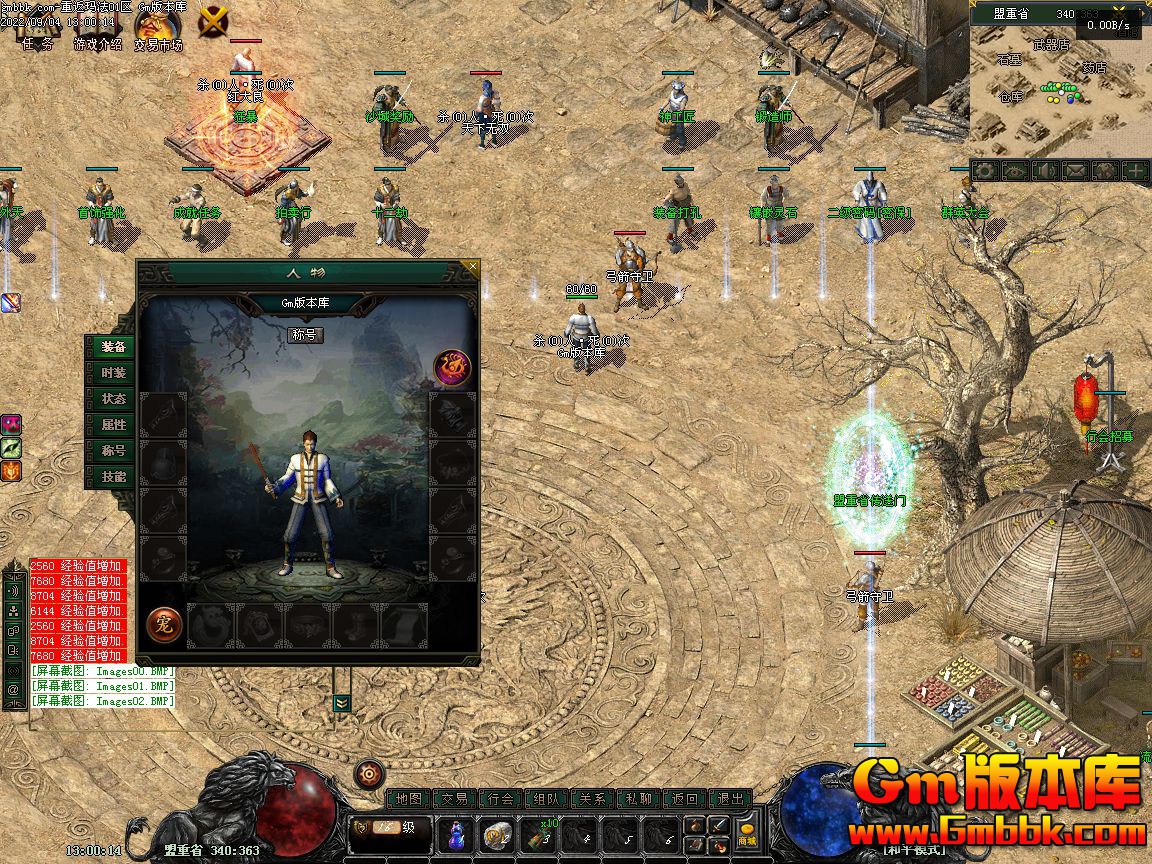Open the 交易 trade menu
The width and height of the screenshot is (1152, 864).
[455, 799]
